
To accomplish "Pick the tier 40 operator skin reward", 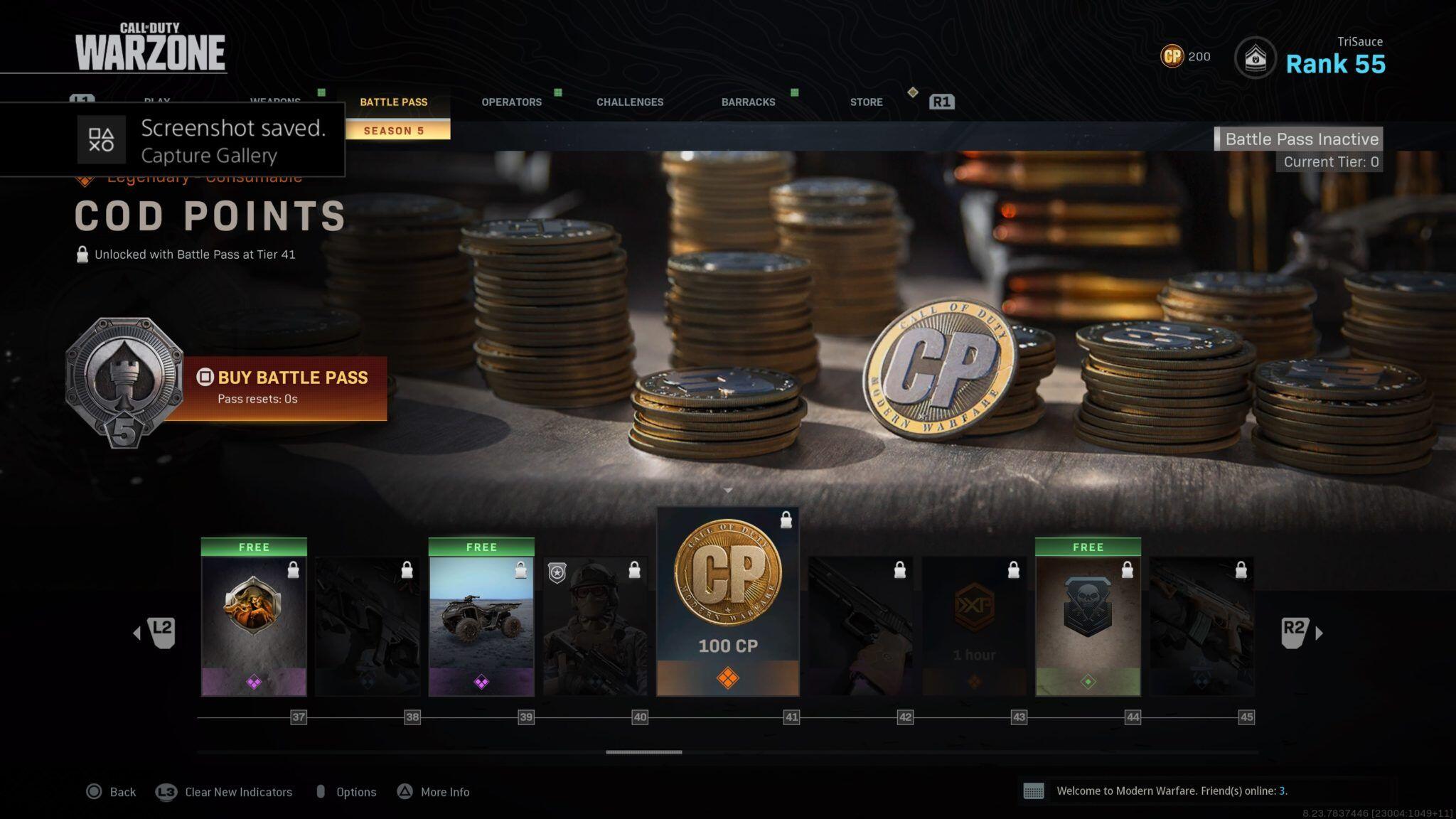I will pos(595,626).
